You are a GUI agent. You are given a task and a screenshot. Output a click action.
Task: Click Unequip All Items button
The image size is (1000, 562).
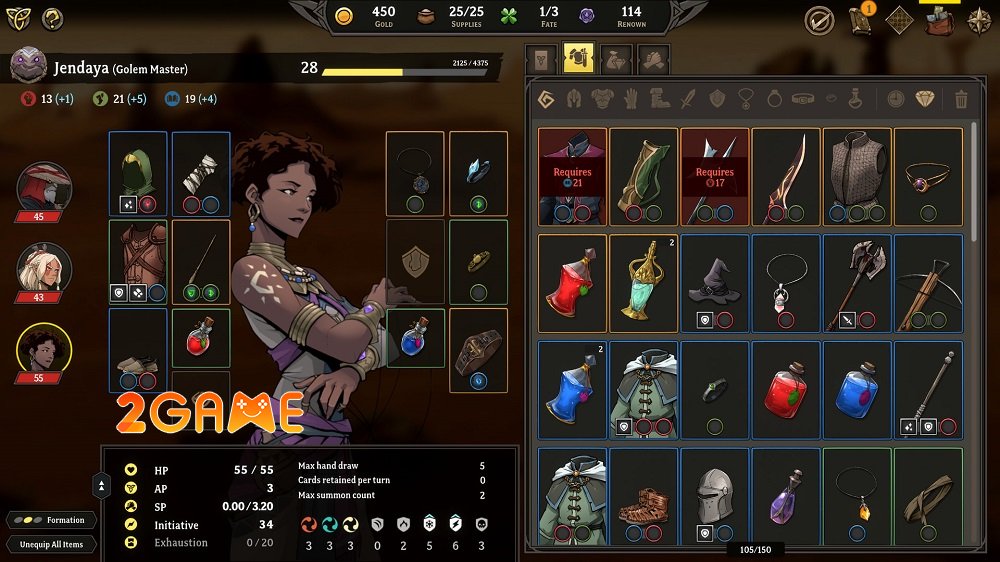tap(52, 544)
